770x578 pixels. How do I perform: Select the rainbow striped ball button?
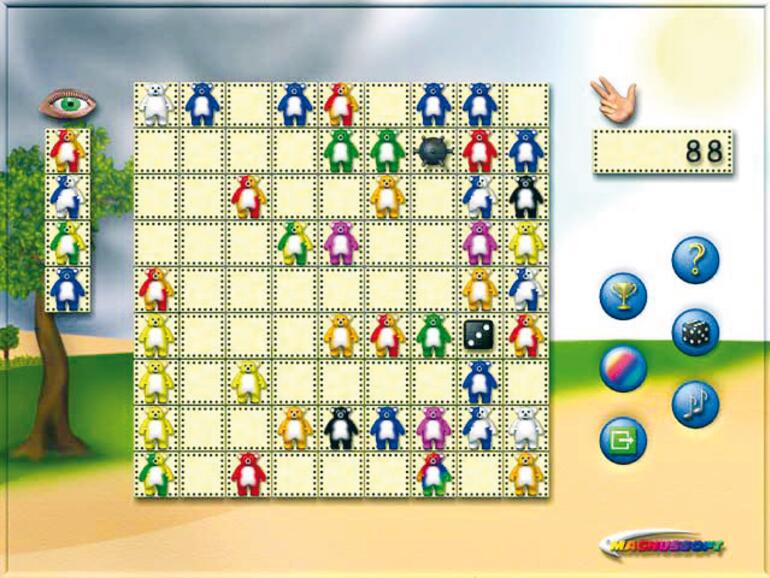click(x=623, y=367)
